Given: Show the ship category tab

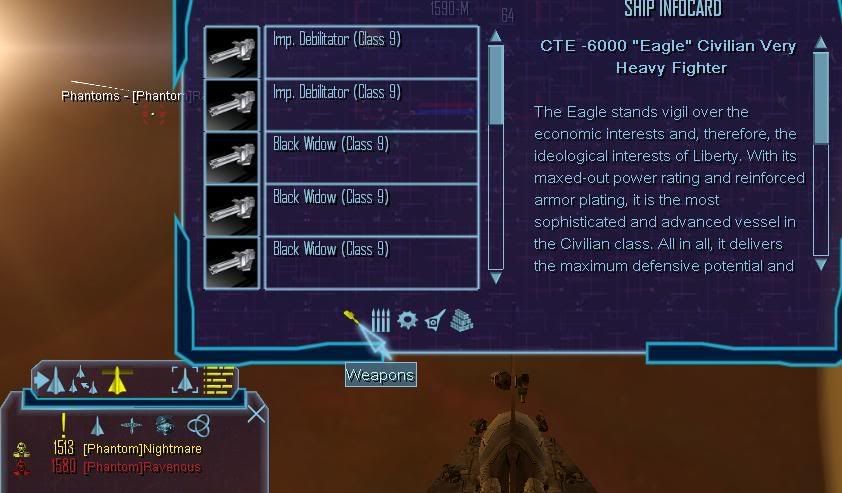Looking at the screenshot, I should [434, 320].
